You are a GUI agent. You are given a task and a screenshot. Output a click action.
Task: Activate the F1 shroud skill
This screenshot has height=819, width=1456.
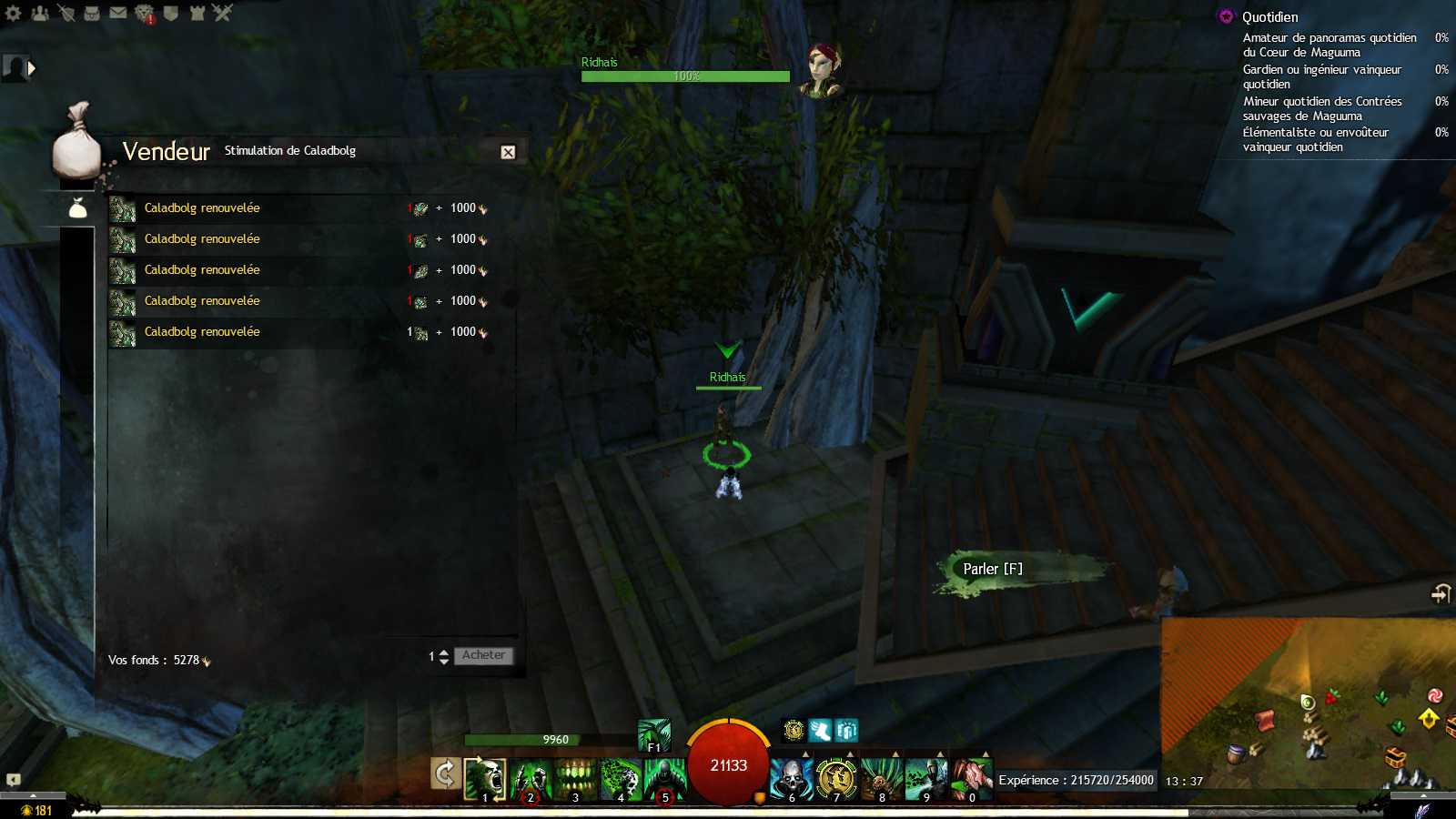[x=653, y=735]
